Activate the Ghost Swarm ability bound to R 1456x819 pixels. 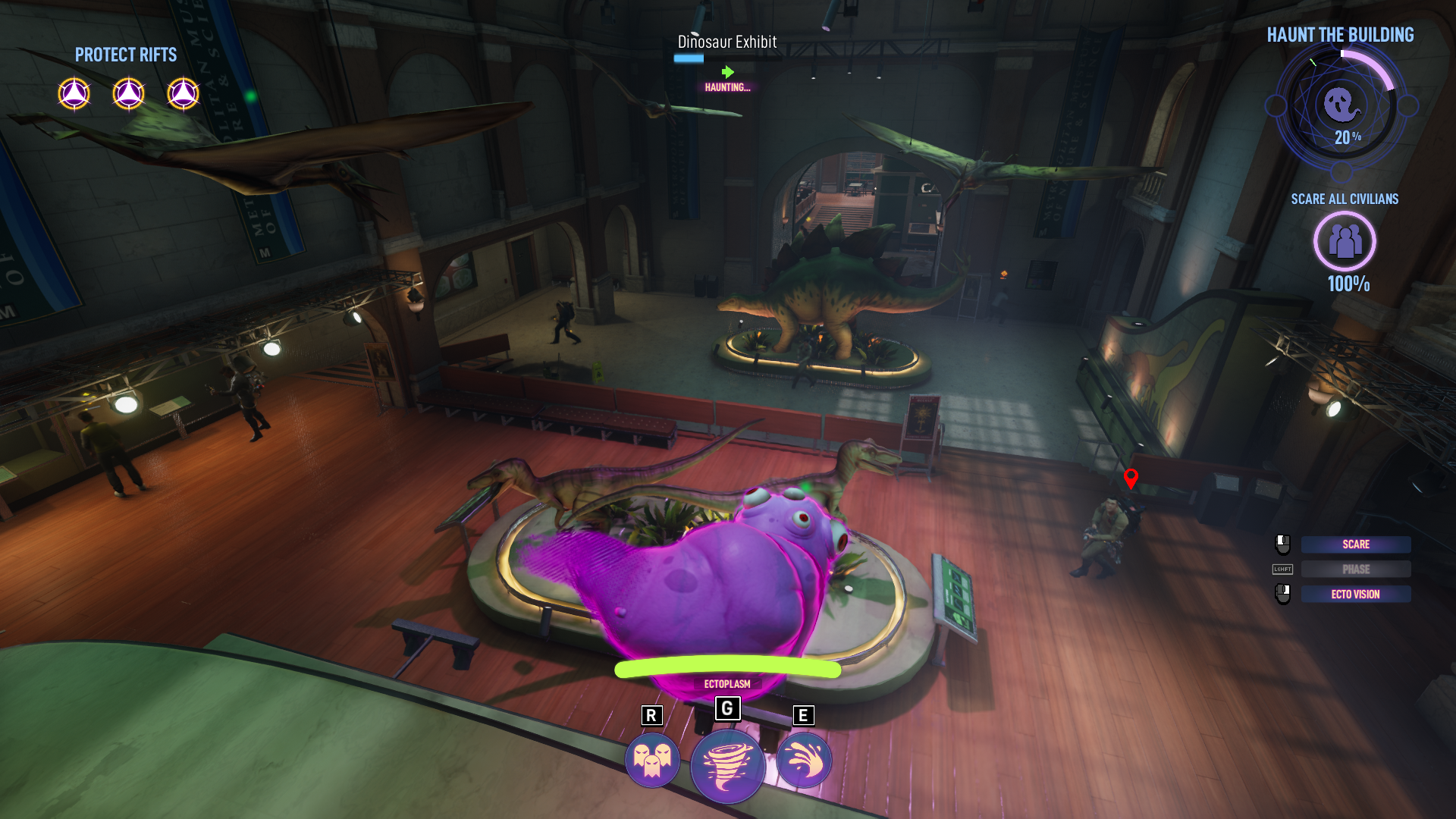click(652, 759)
